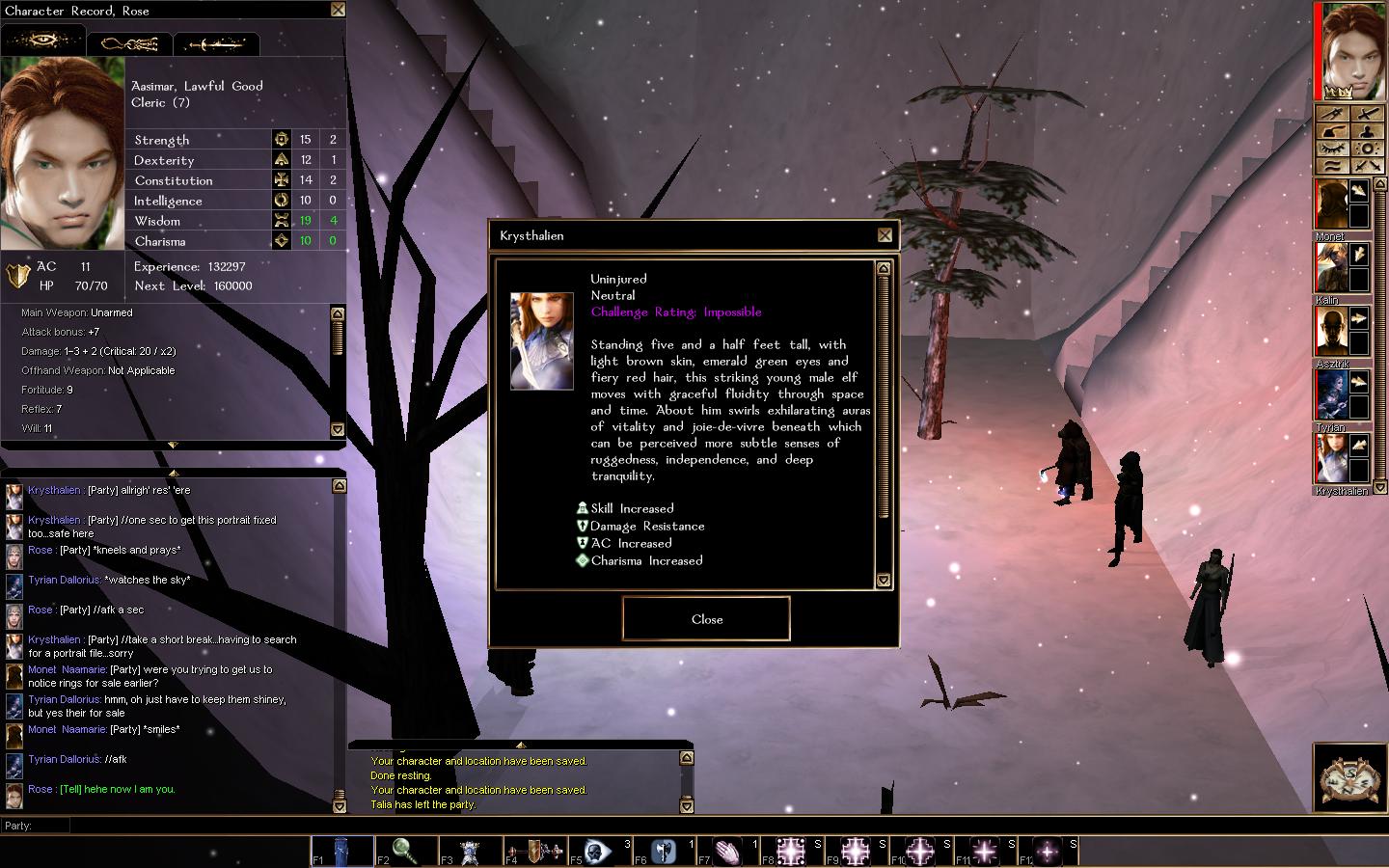Close the Krysthalien examine window
This screenshot has height=868, width=1389.
point(706,619)
